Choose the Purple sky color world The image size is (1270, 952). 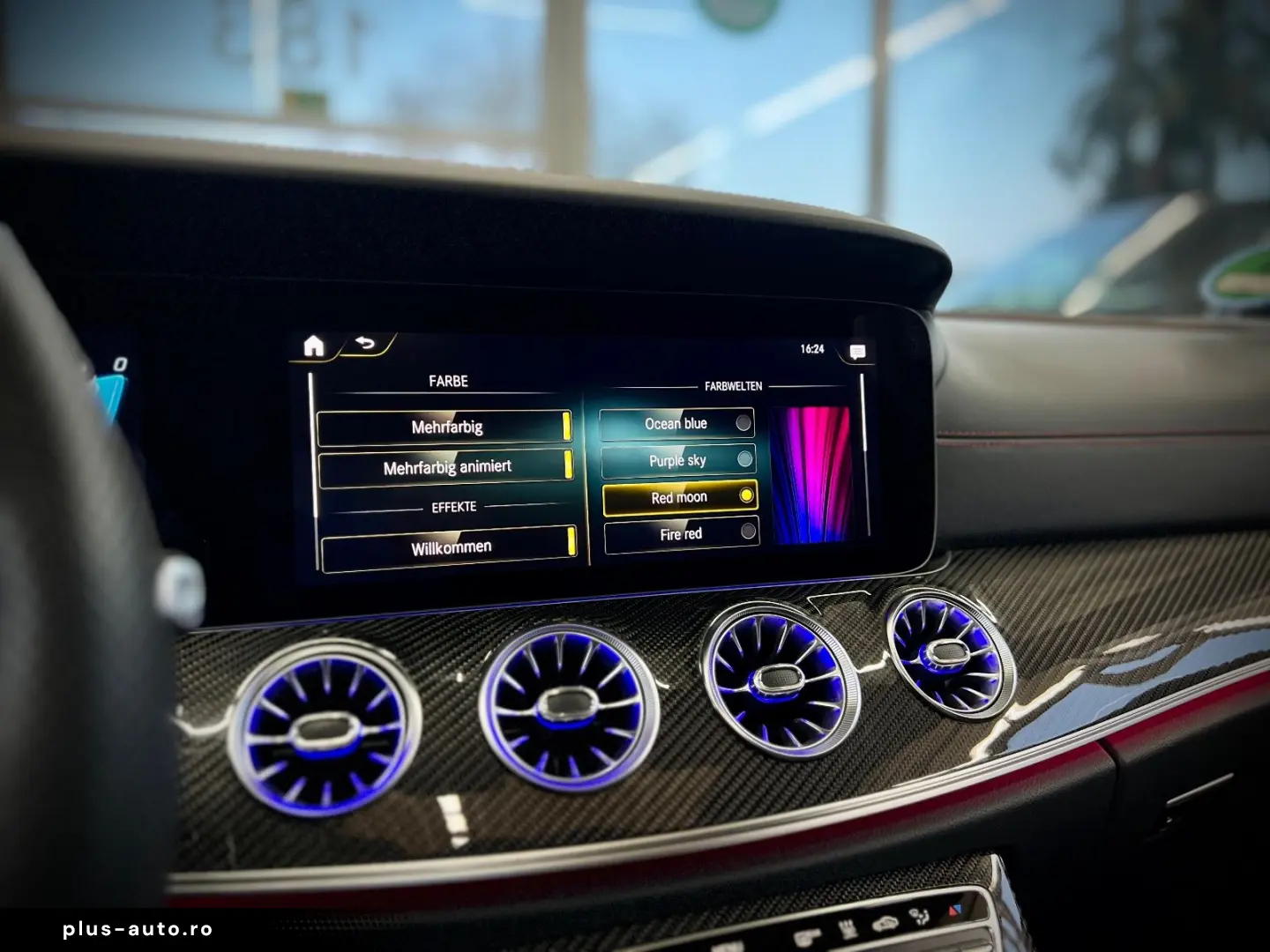pyautogui.click(x=745, y=459)
